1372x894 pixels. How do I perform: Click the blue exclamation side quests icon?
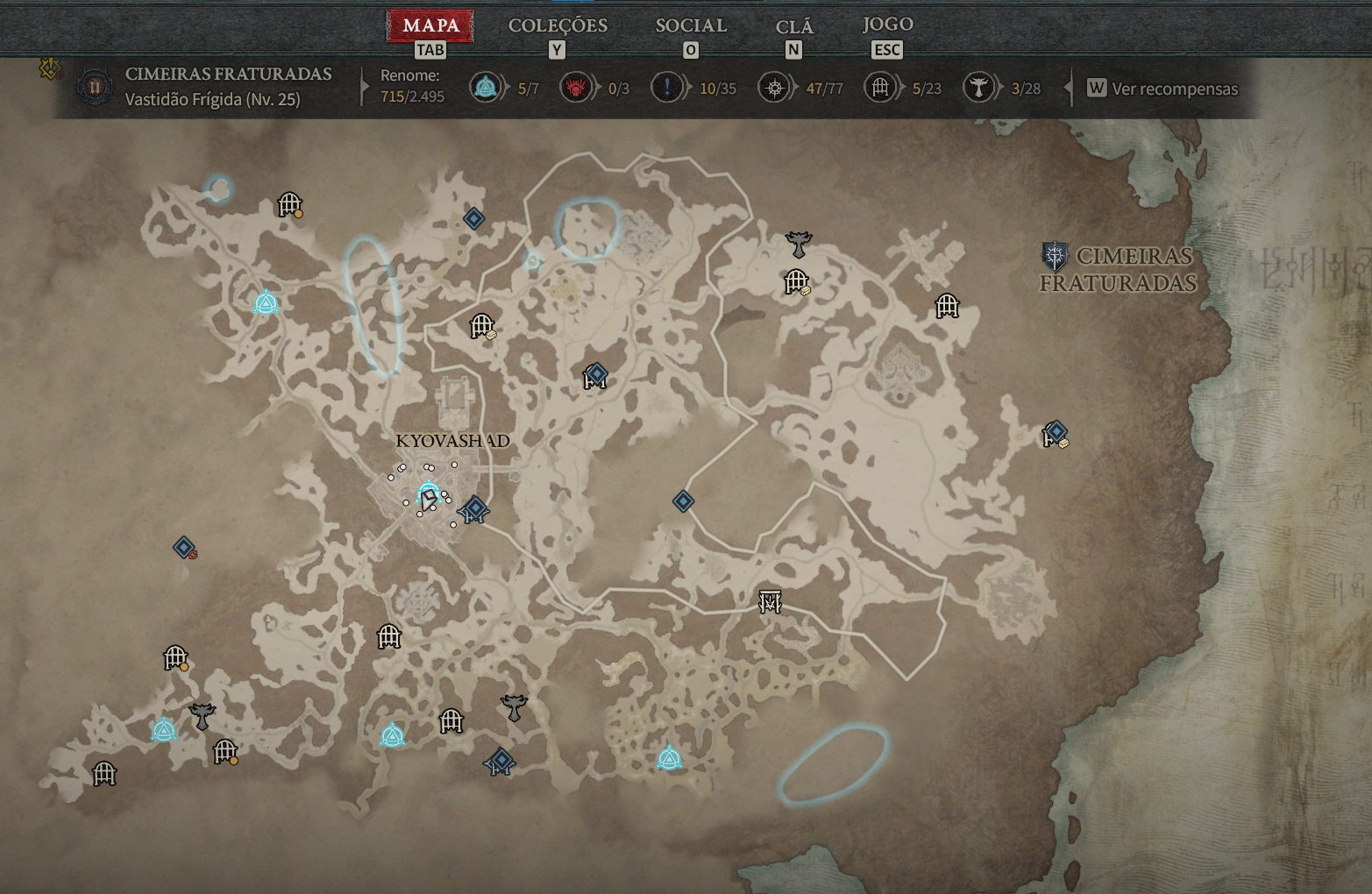coord(667,88)
